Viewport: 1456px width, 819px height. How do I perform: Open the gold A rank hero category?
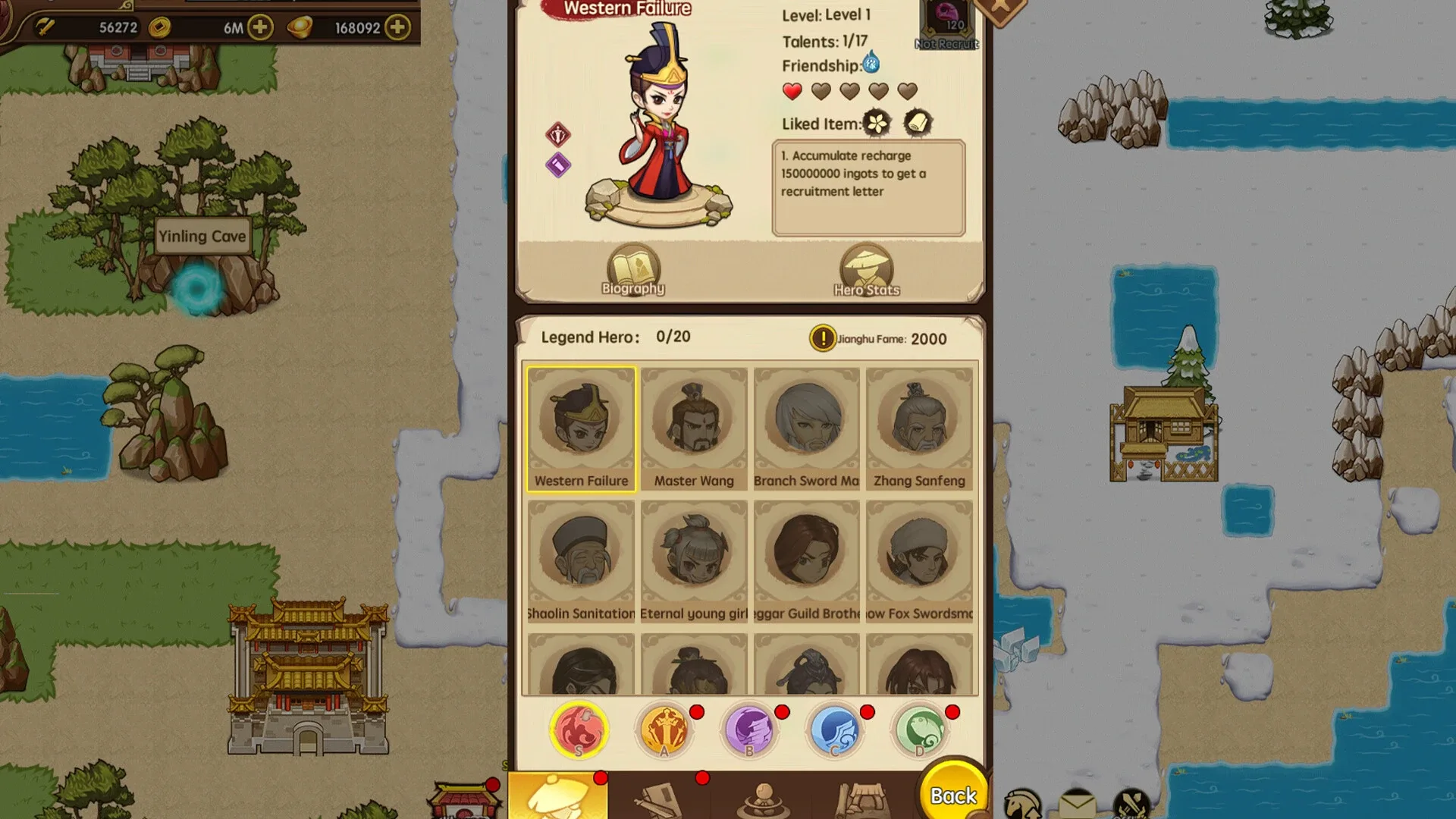[665, 730]
